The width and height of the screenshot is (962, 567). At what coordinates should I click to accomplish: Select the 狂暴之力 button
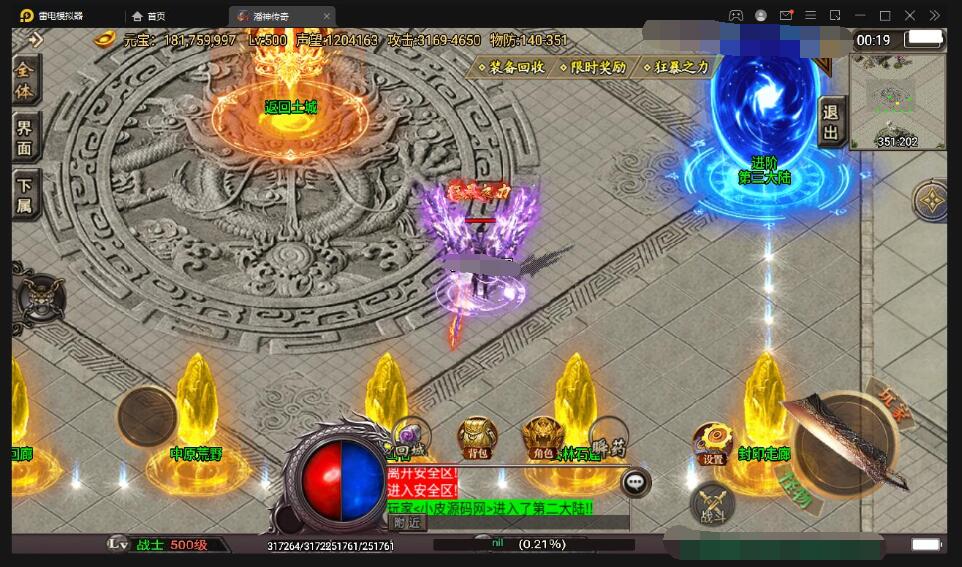point(678,67)
